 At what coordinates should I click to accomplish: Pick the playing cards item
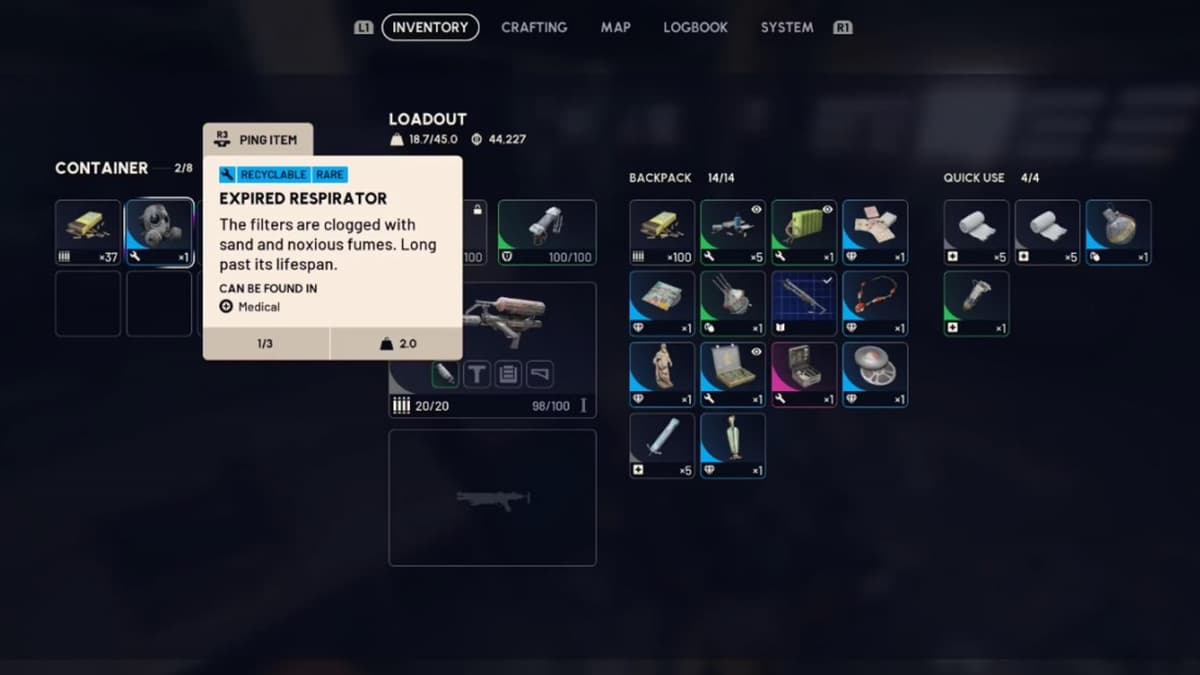click(x=875, y=232)
